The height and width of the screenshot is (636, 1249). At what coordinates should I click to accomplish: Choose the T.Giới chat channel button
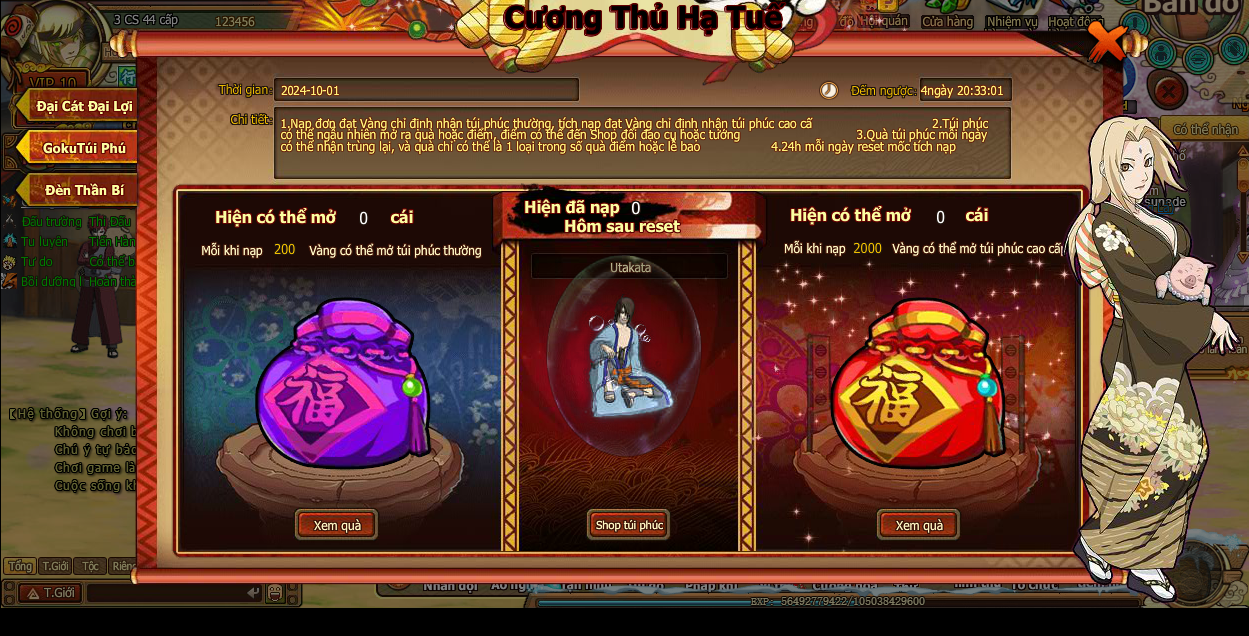[x=50, y=593]
